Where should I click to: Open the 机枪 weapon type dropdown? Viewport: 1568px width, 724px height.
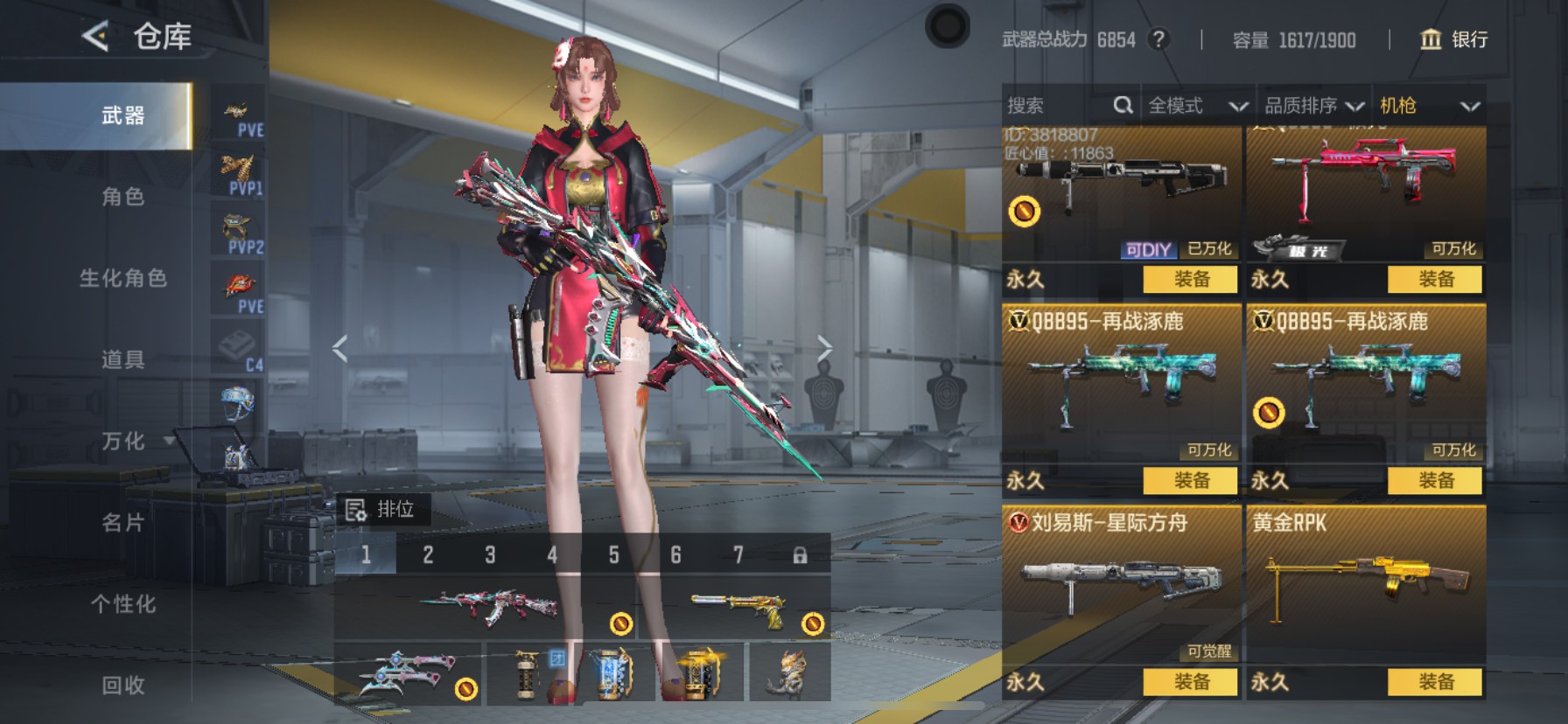[1430, 106]
